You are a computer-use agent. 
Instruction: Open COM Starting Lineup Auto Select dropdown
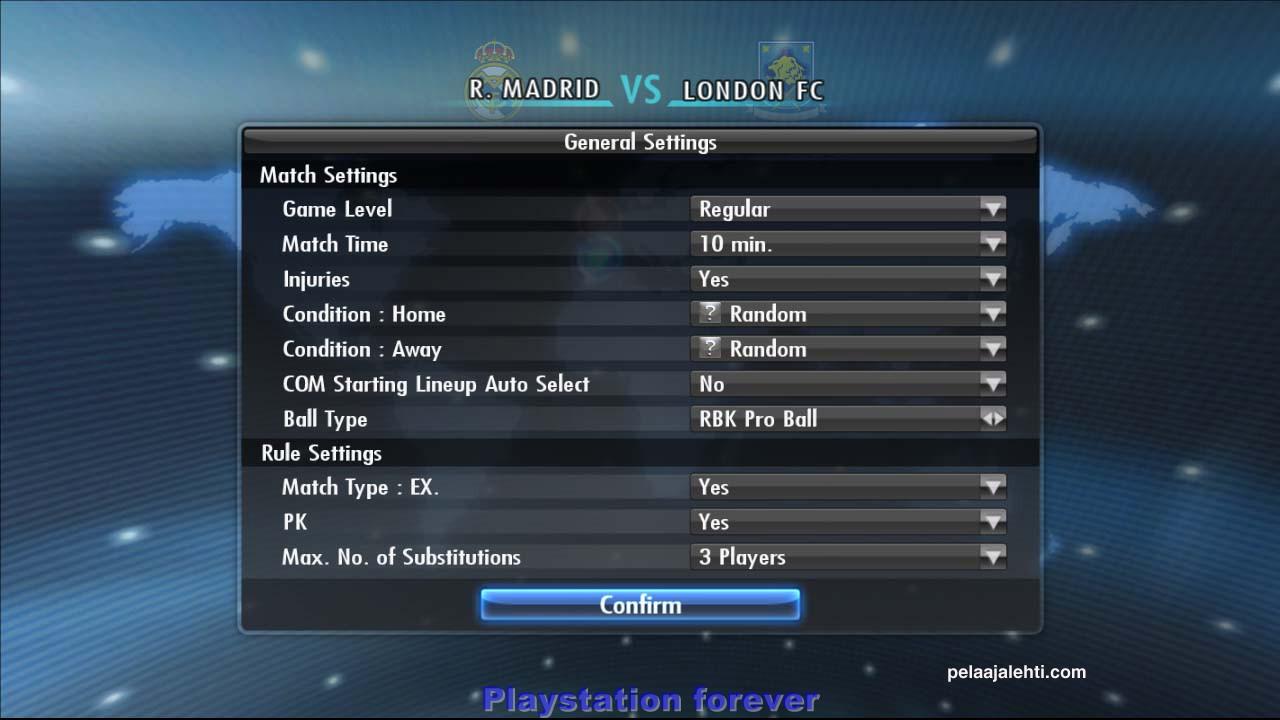(x=848, y=384)
